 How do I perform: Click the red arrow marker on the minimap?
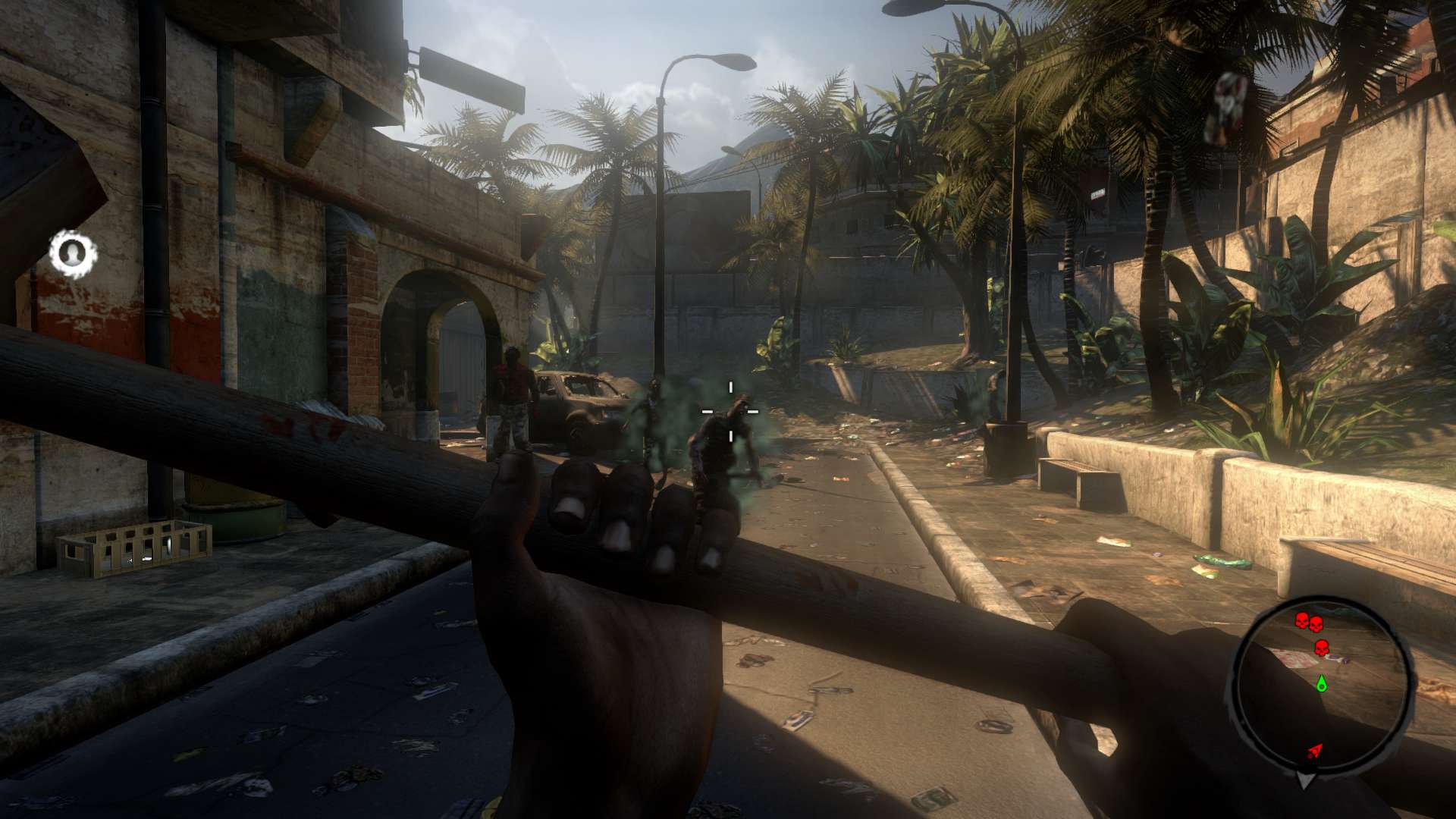[x=1315, y=751]
